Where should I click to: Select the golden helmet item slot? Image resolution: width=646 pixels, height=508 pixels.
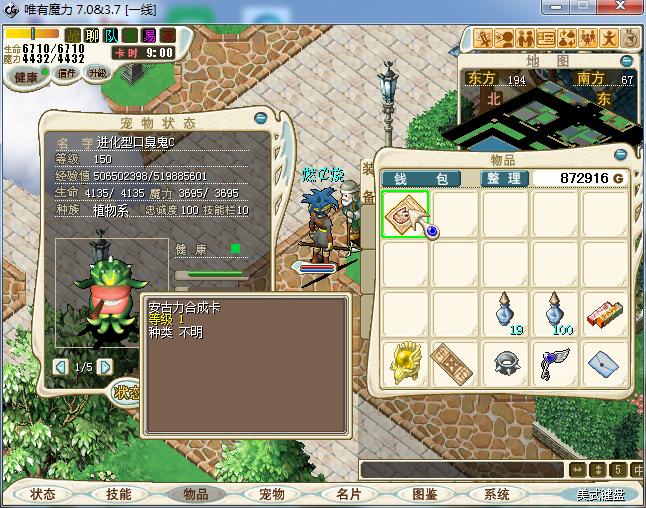405,361
